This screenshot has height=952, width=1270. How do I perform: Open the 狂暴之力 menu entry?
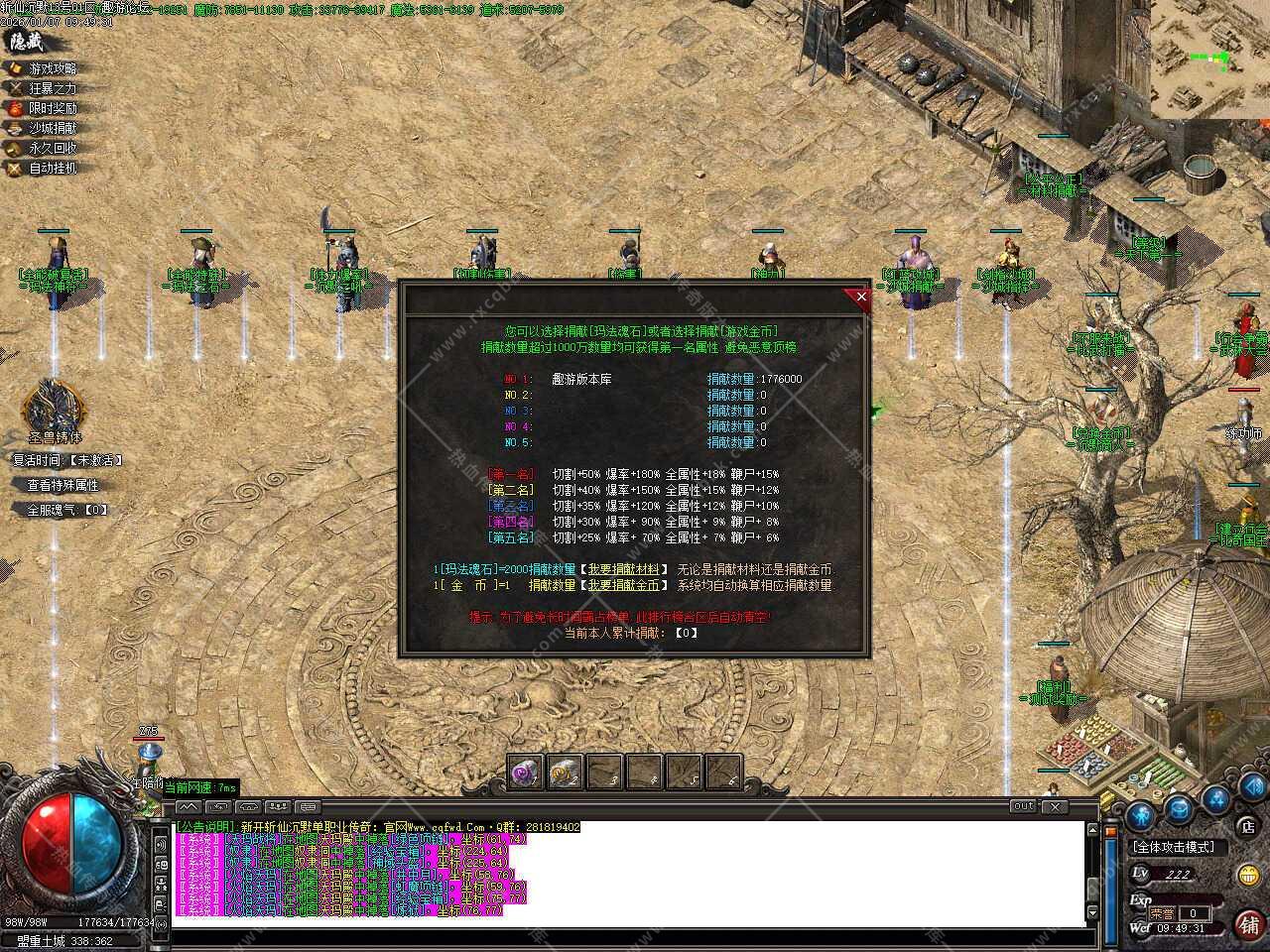tap(52, 88)
